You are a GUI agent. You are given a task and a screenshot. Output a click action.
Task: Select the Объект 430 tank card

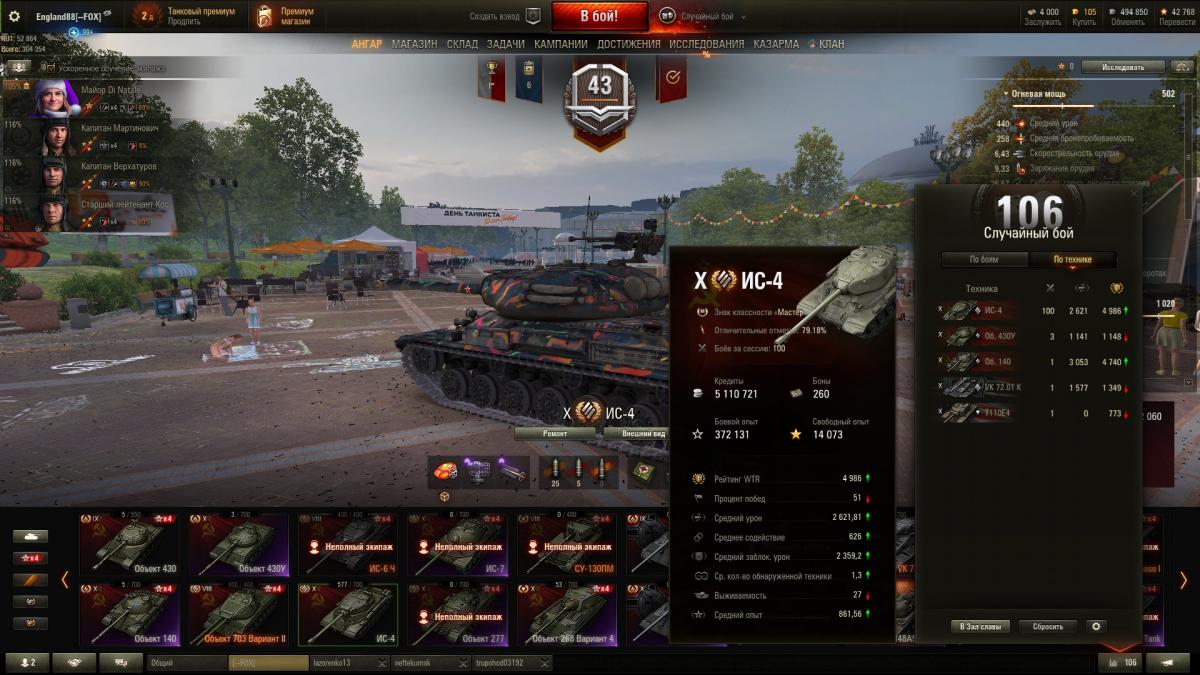[x=130, y=545]
